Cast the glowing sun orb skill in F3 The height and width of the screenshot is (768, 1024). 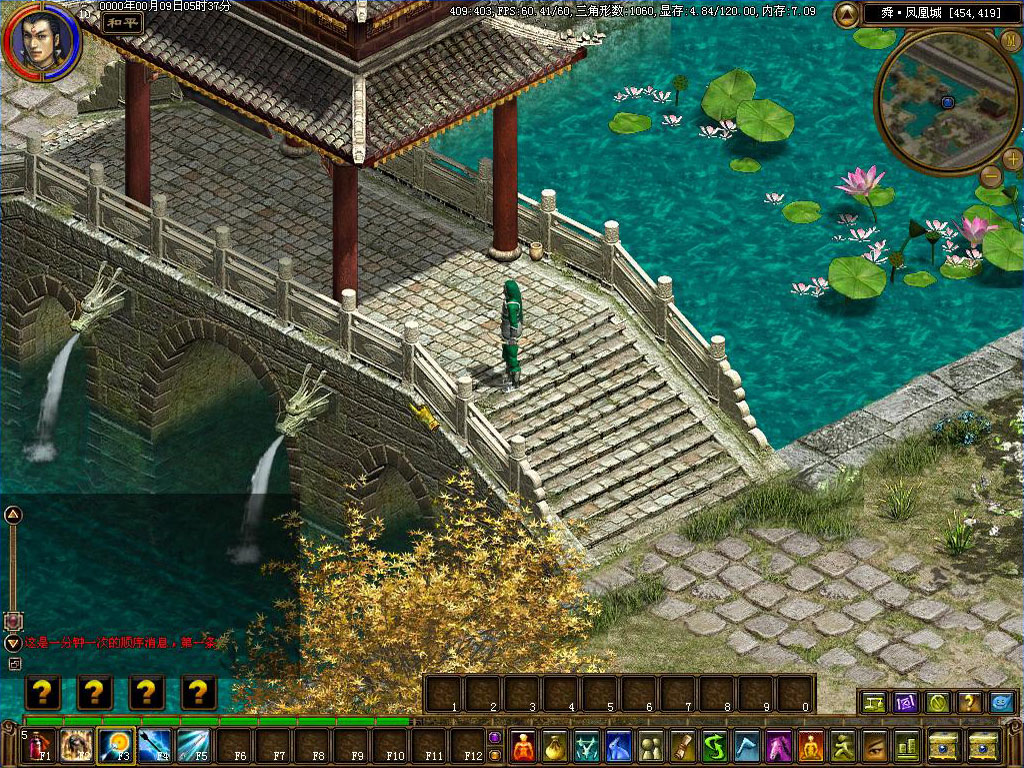116,745
